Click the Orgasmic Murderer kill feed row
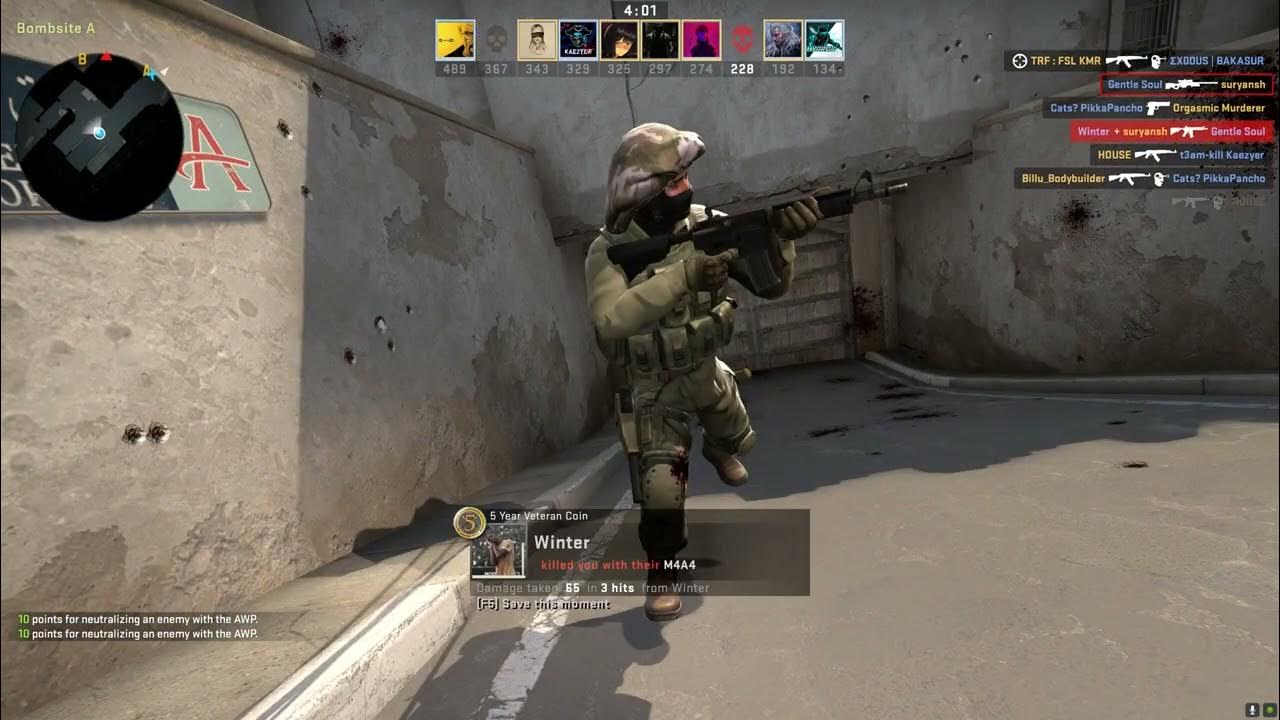The image size is (1280, 720). point(1156,108)
